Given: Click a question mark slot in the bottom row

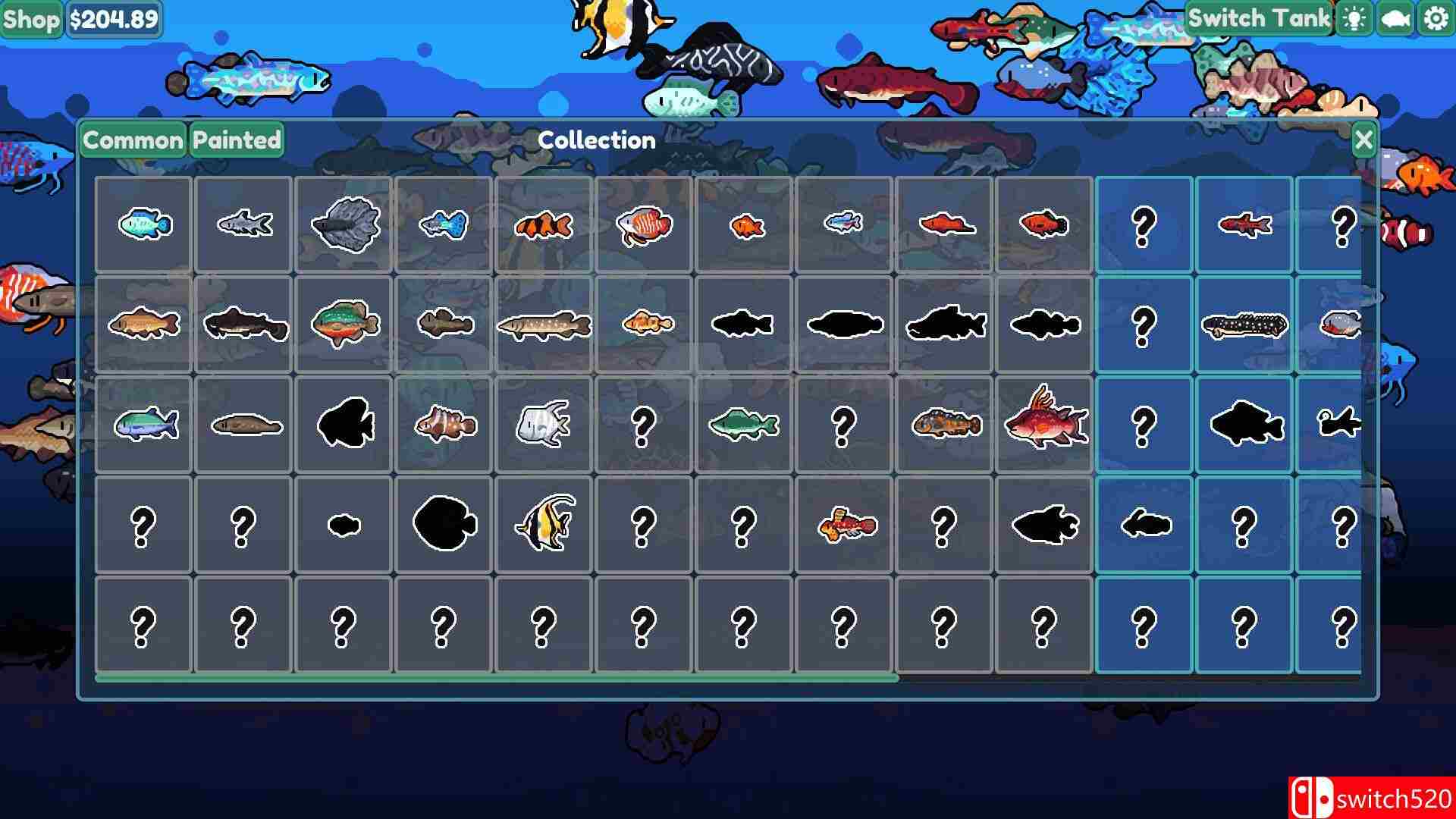Looking at the screenshot, I should click(x=143, y=626).
